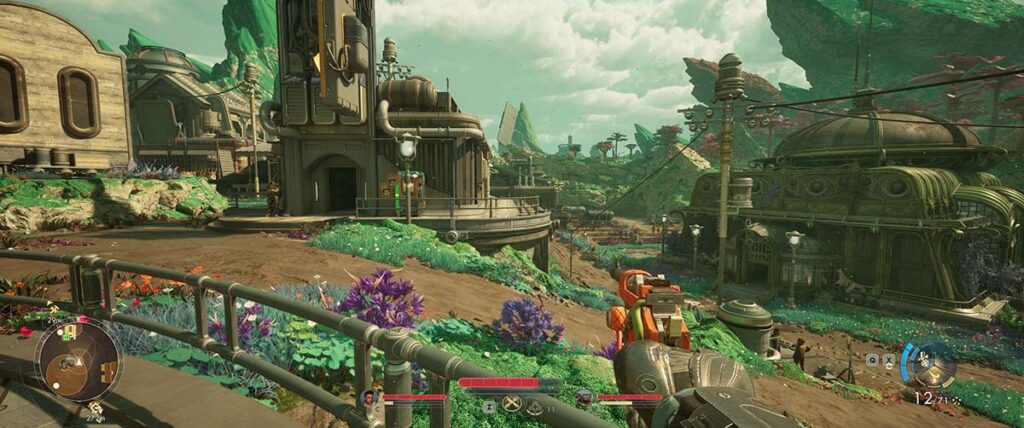Select the left companion portrait

[369, 398]
